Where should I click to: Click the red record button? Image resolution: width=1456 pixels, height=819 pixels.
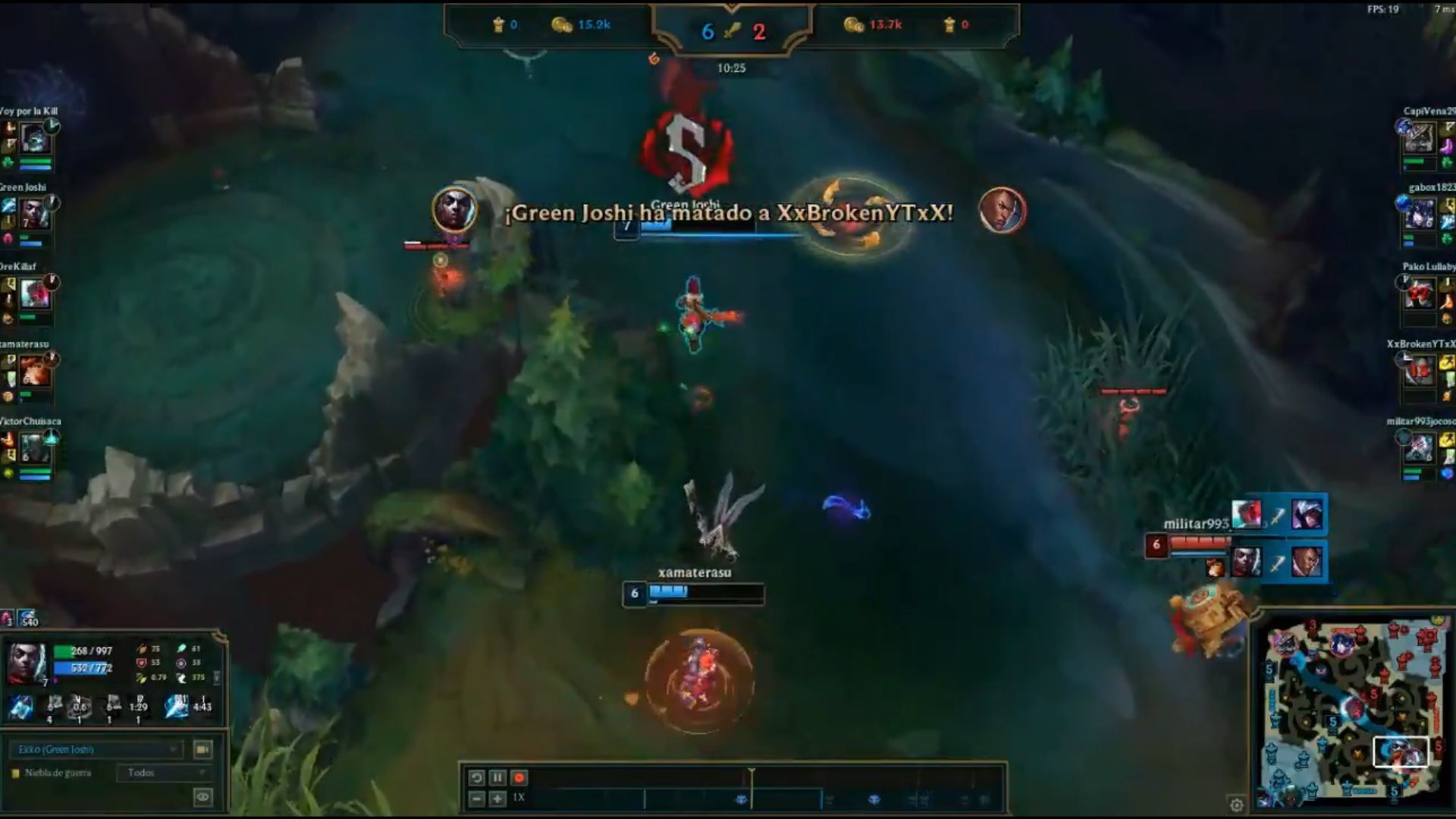(519, 777)
